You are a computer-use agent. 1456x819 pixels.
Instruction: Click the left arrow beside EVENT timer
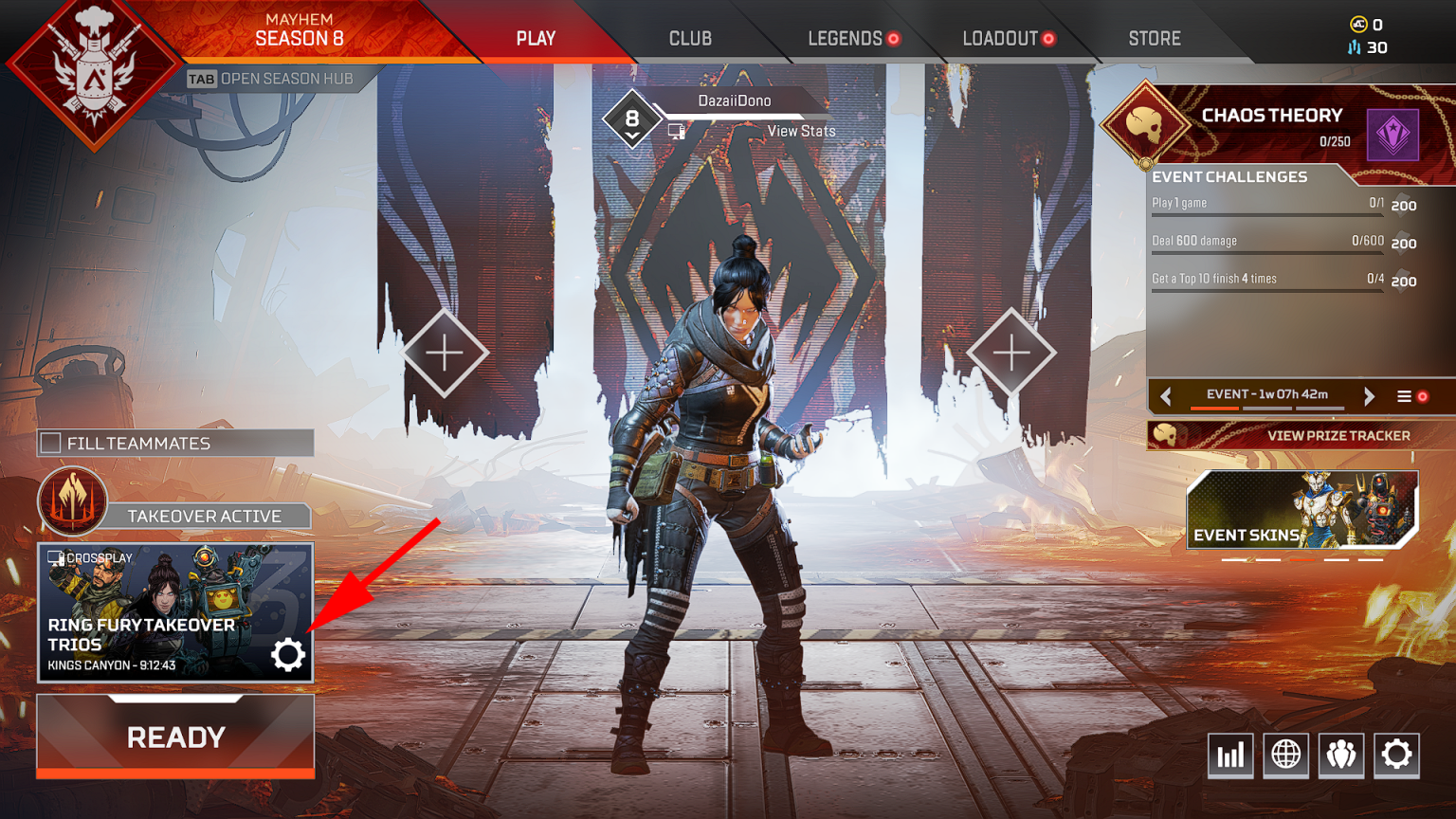[x=1165, y=395]
